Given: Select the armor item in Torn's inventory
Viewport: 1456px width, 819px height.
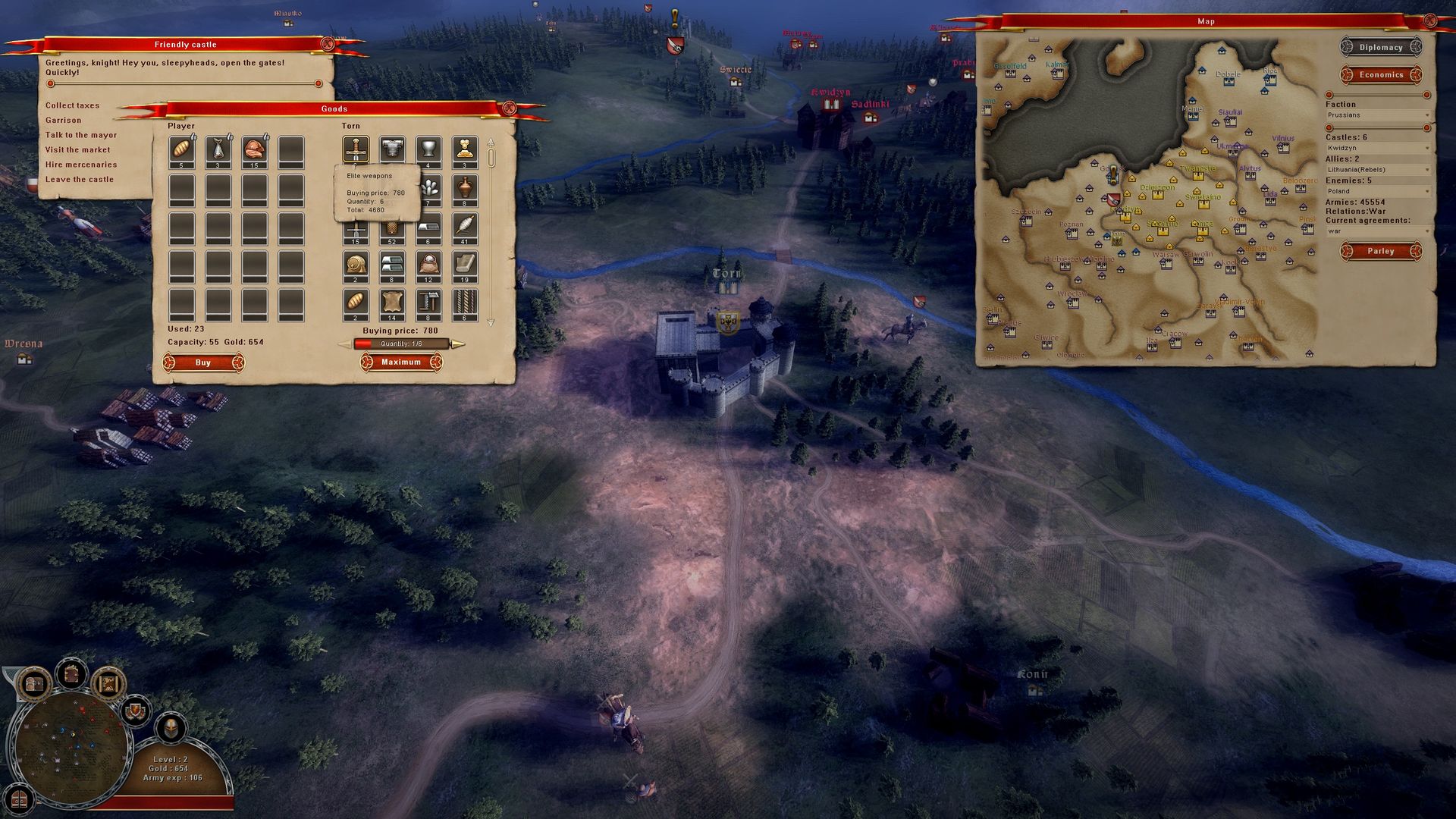Looking at the screenshot, I should pos(391,148).
